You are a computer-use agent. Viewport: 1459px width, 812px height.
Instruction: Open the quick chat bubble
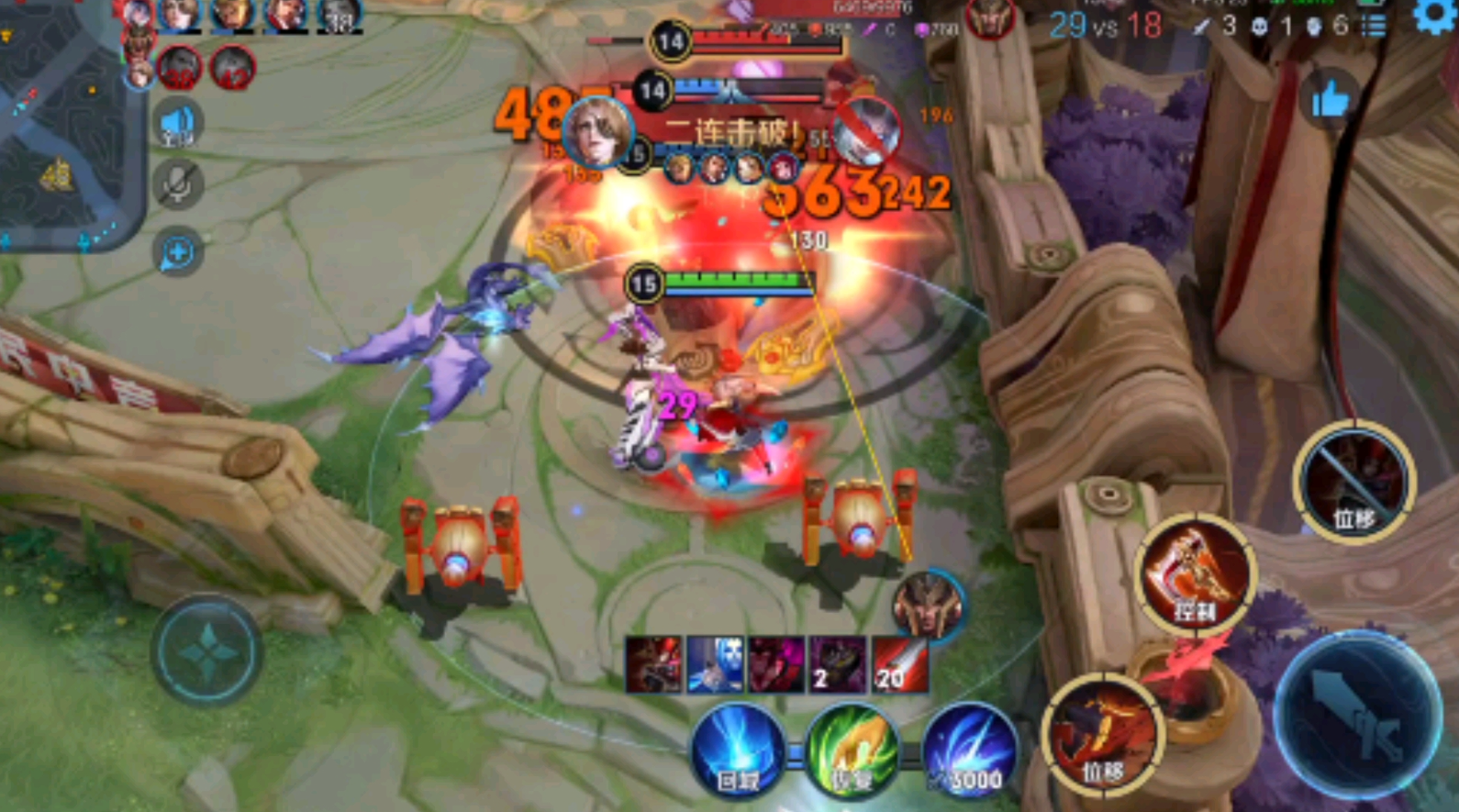[x=177, y=252]
